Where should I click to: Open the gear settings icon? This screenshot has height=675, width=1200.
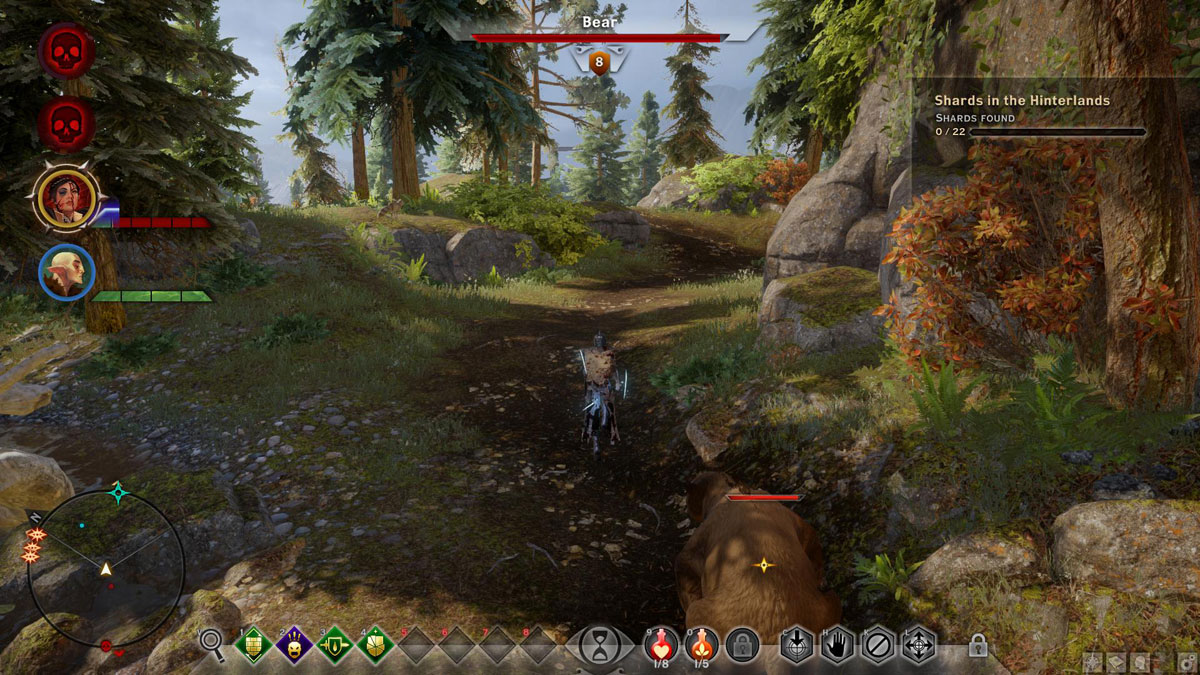[1187, 661]
